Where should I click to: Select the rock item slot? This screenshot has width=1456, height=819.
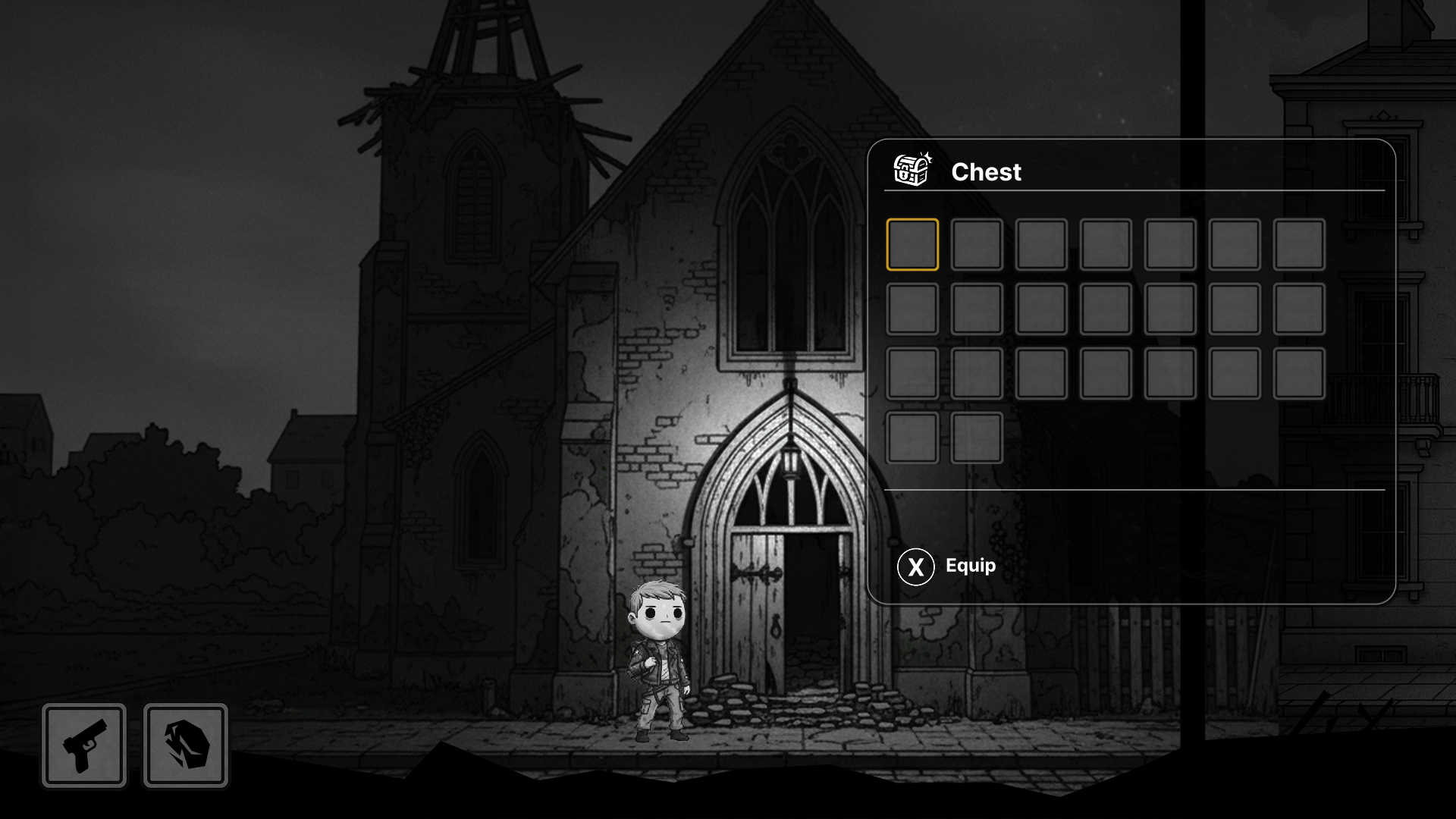click(x=186, y=745)
